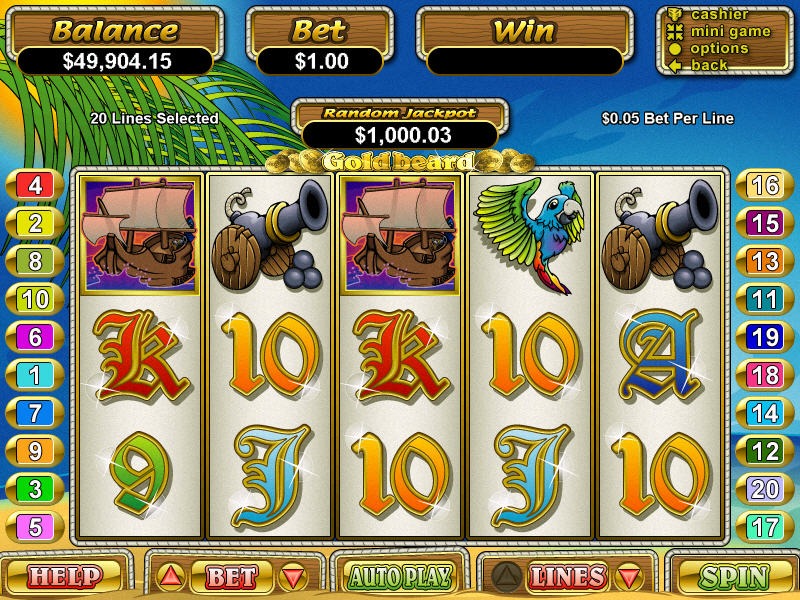The height and width of the screenshot is (600, 800).
Task: Go back using the back link
Action: click(710, 65)
